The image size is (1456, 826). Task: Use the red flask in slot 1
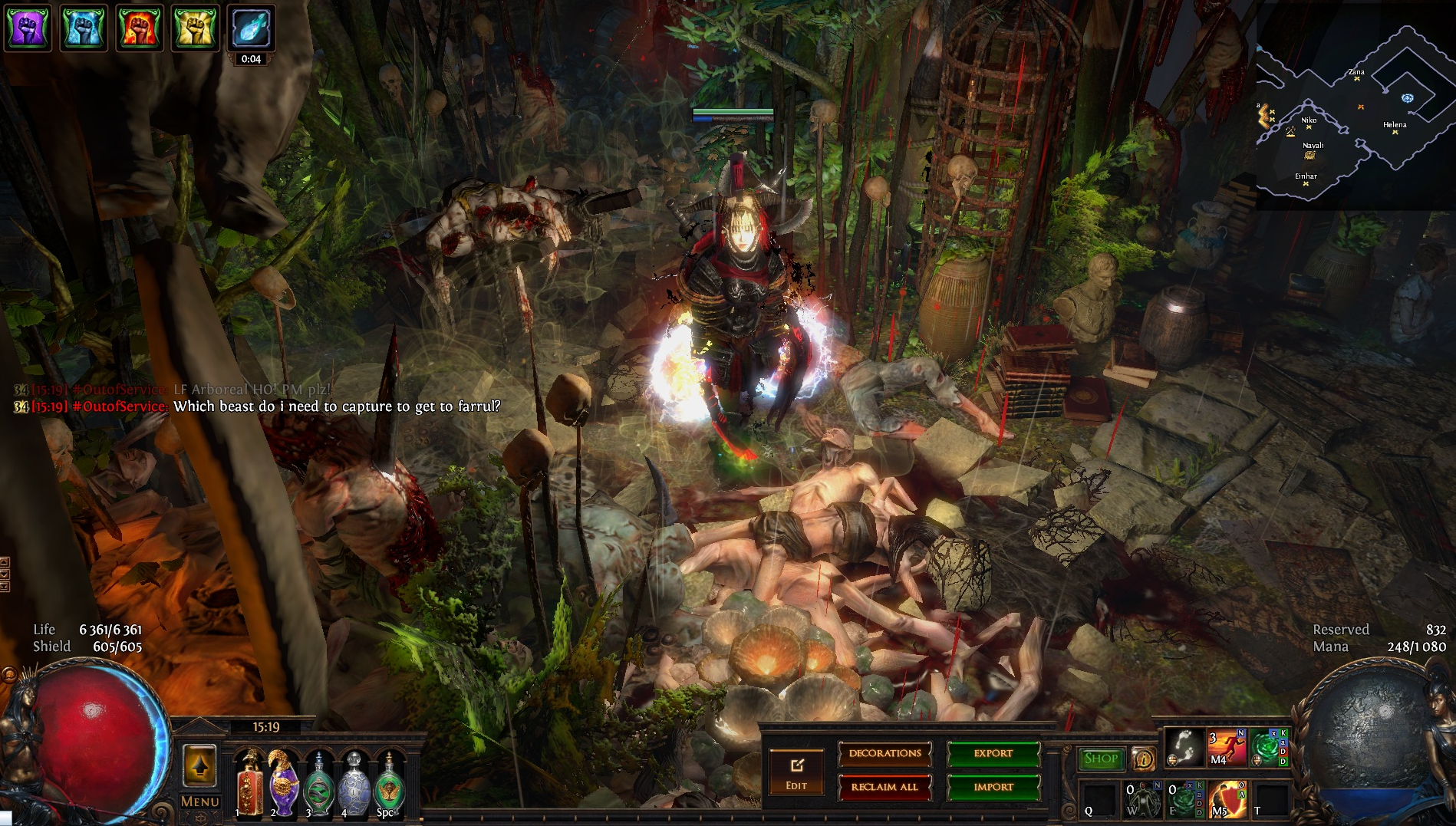249,782
